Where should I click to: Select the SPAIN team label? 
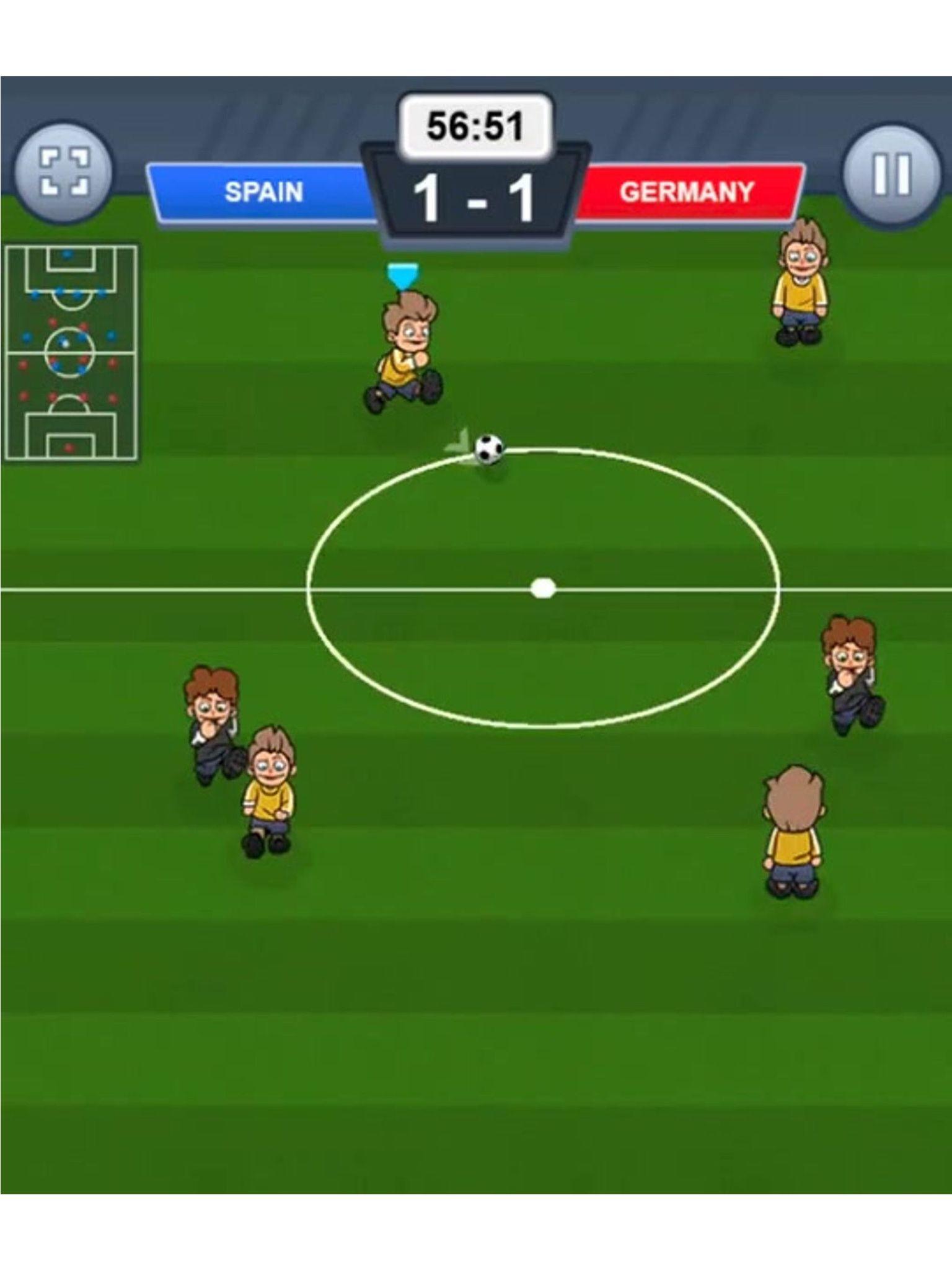(263, 192)
